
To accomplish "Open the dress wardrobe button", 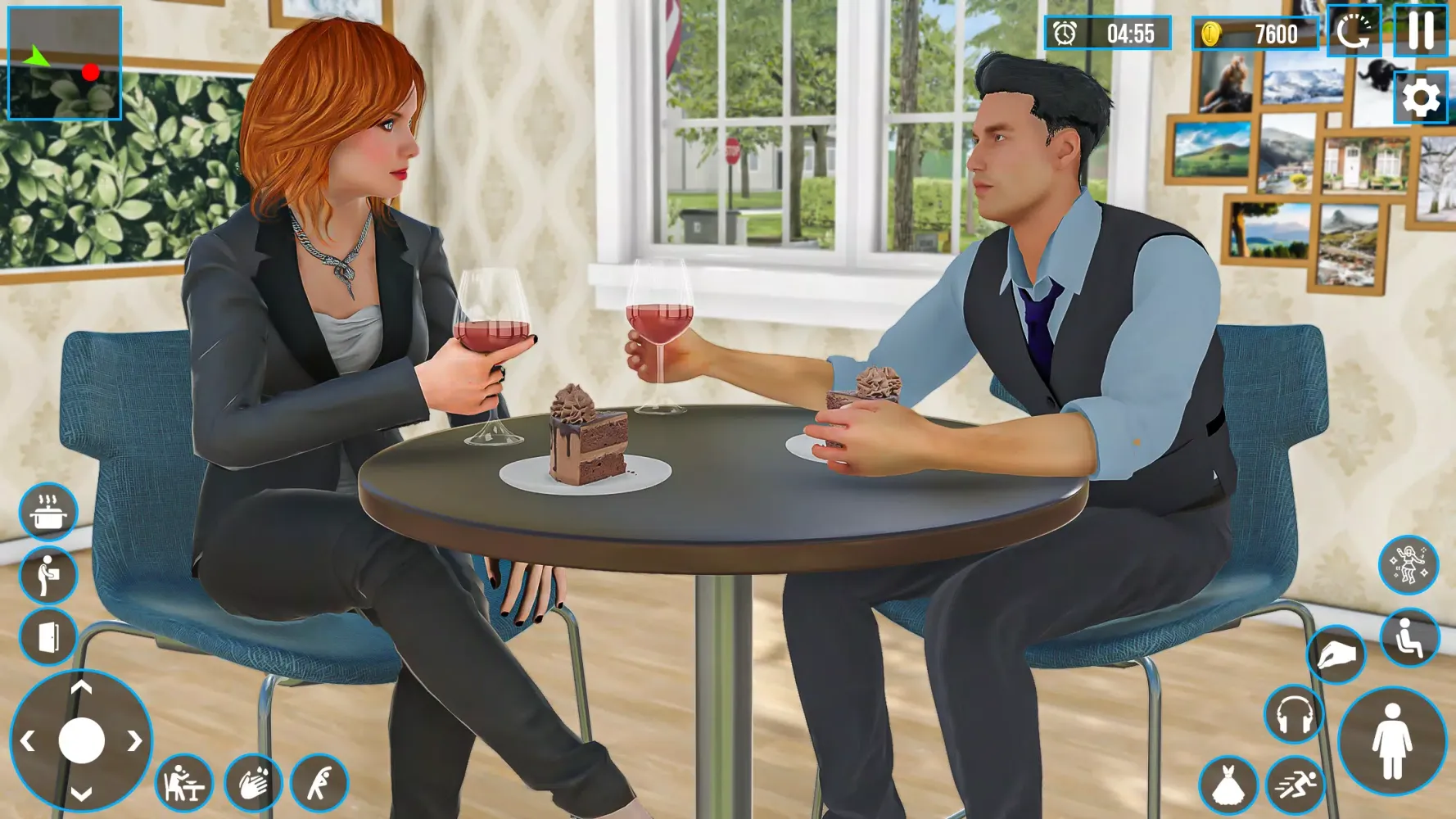I will (1228, 785).
